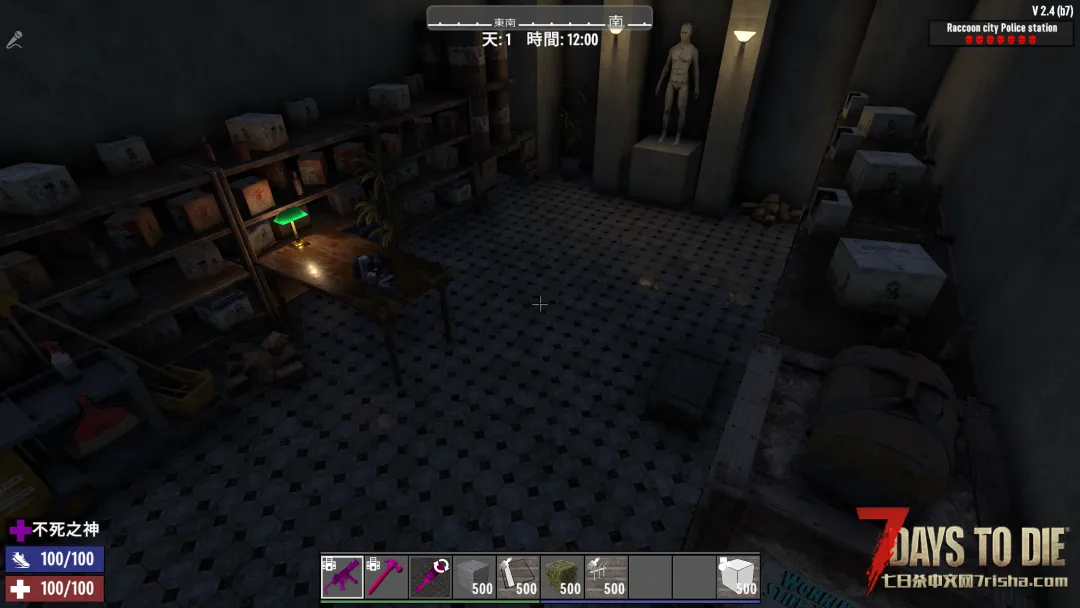The height and width of the screenshot is (608, 1080).
Task: Select the pink hammer hotbar slot
Action: pyautogui.click(x=386, y=577)
